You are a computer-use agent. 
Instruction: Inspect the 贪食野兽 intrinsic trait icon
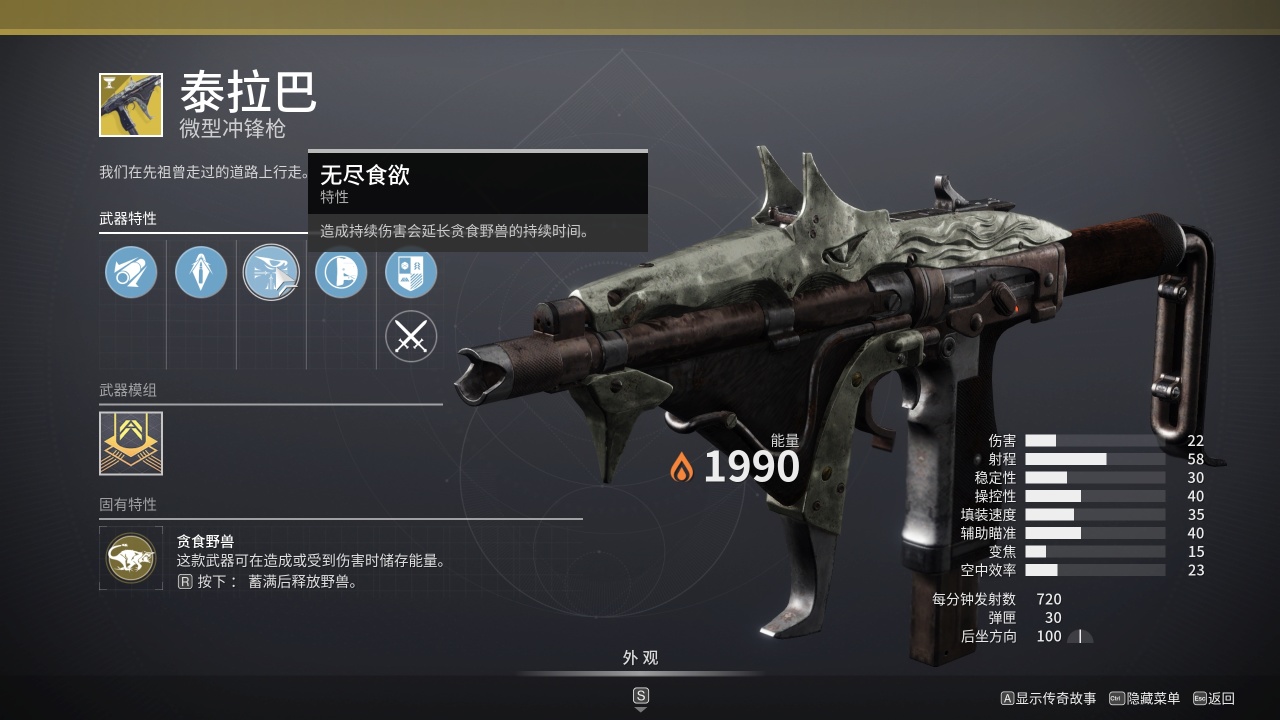[131, 558]
